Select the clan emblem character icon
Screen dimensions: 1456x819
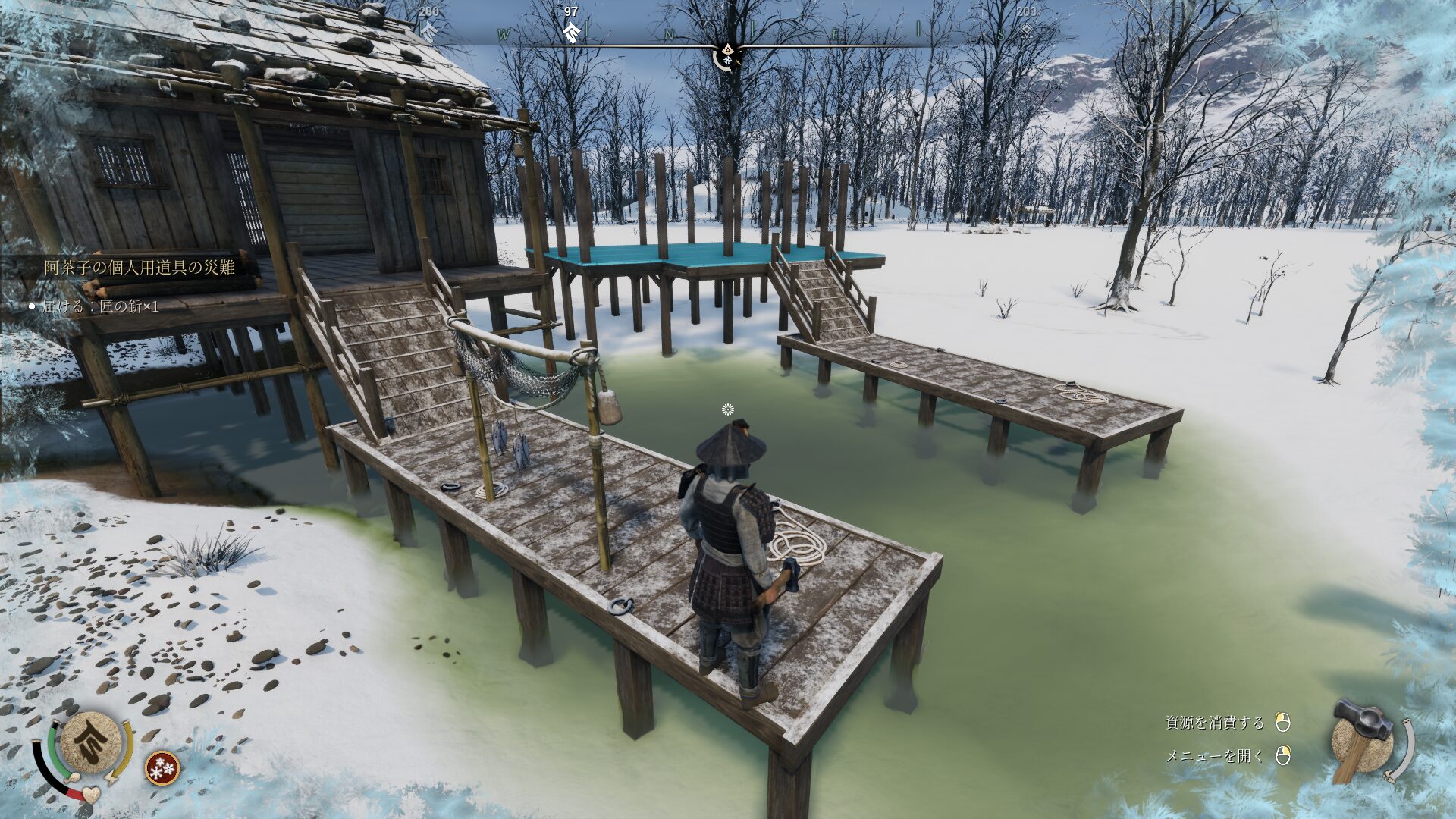[x=90, y=742]
